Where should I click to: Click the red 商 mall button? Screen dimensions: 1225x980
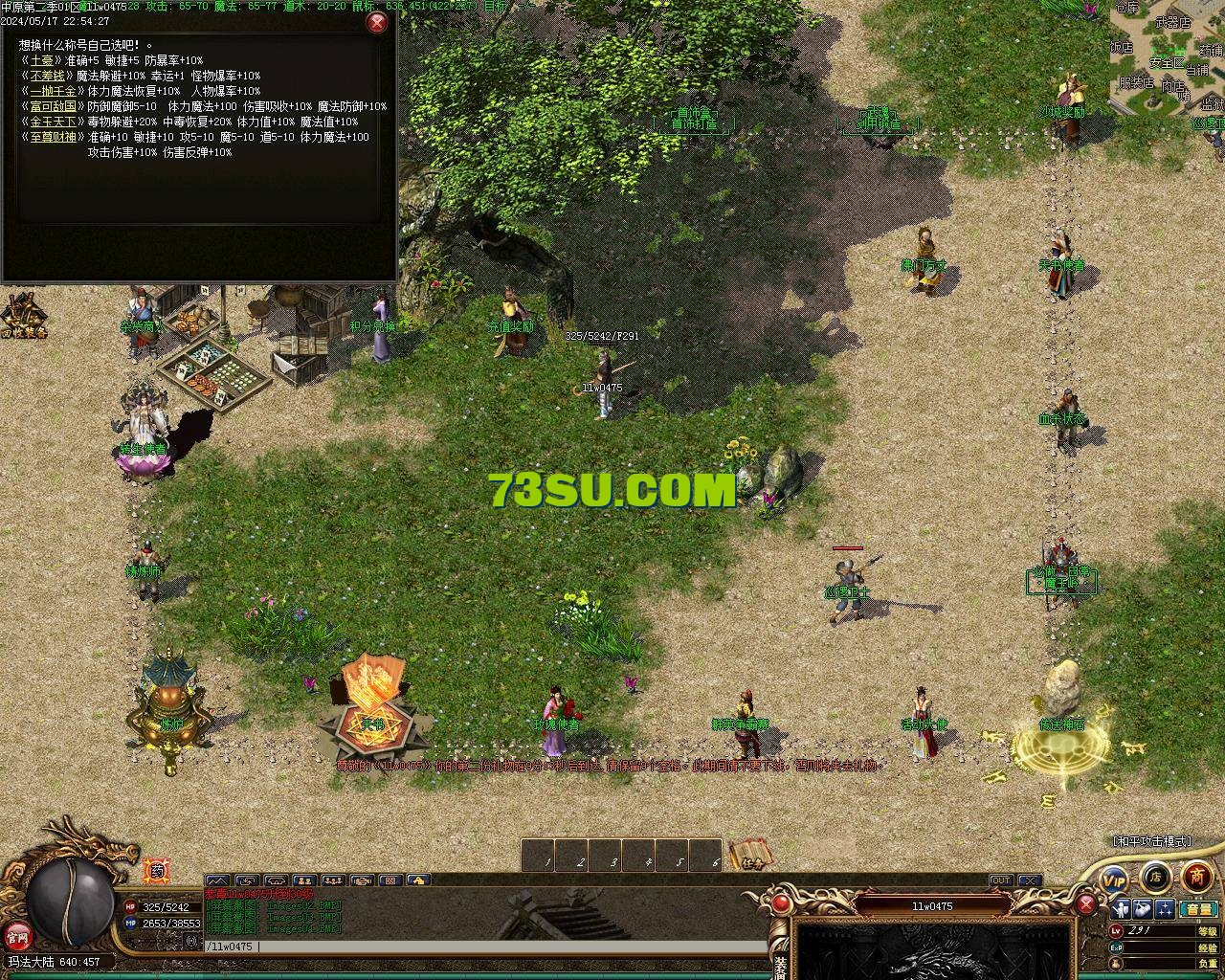(x=1196, y=876)
